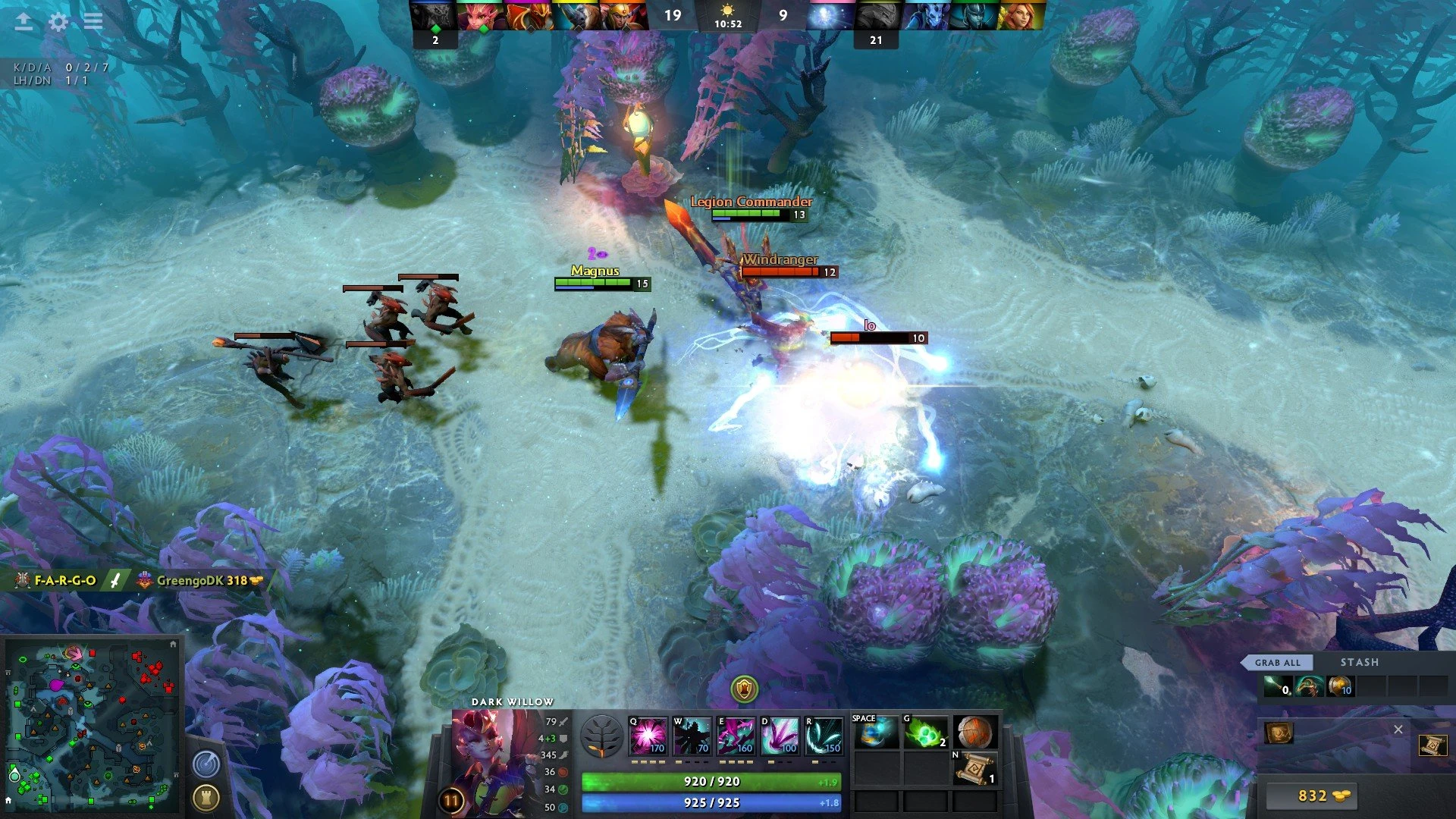Select the wooden shield item slot
Image resolution: width=1456 pixels, height=819 pixels.
click(974, 733)
